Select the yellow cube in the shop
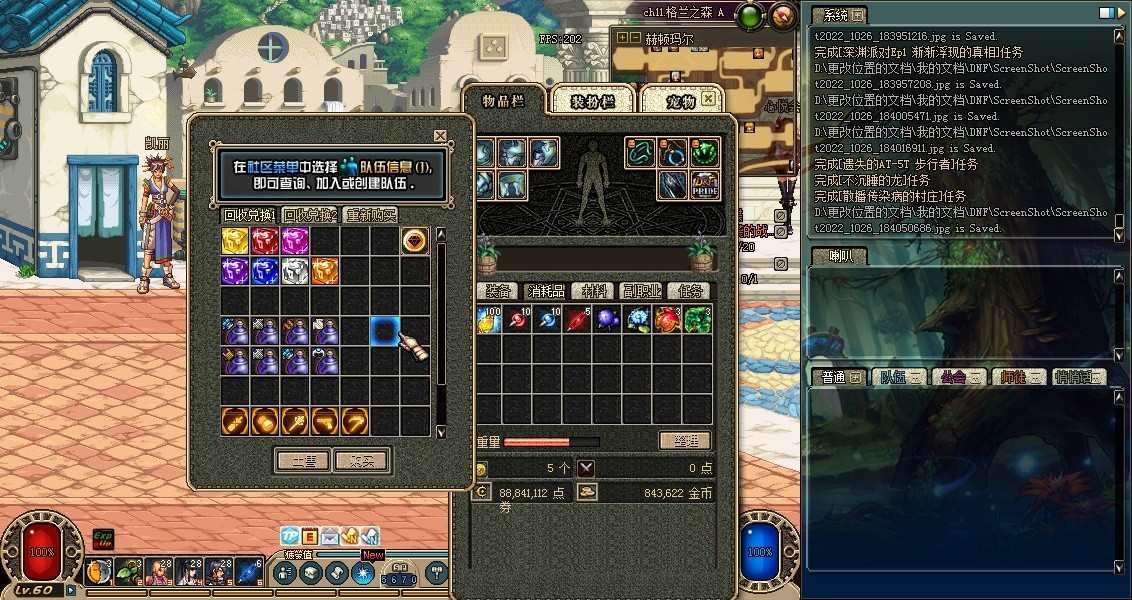The height and width of the screenshot is (600, 1132). (x=236, y=241)
